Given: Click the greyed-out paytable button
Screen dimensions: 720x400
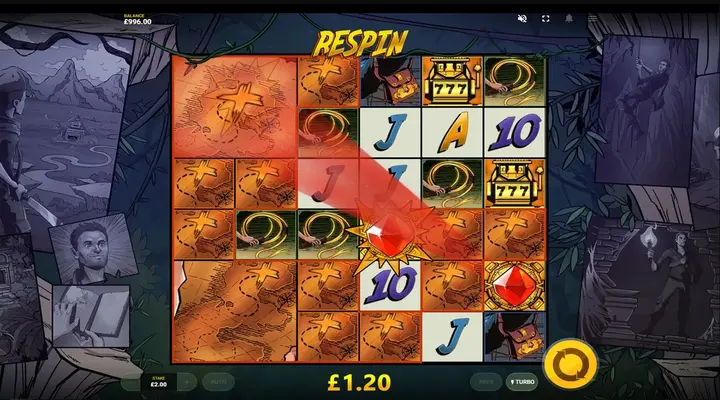Looking at the screenshot, I should (487, 381).
